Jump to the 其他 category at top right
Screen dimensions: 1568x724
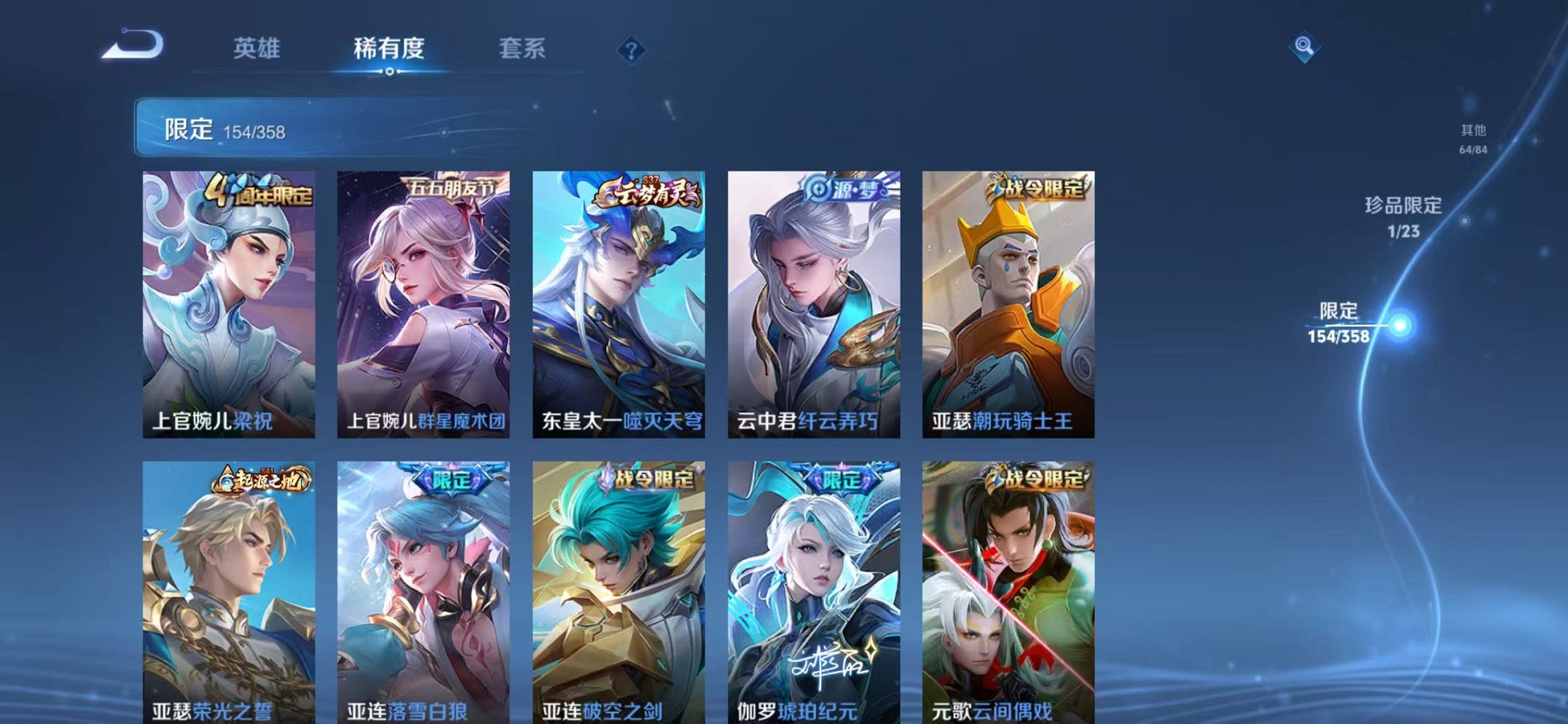coord(1473,138)
